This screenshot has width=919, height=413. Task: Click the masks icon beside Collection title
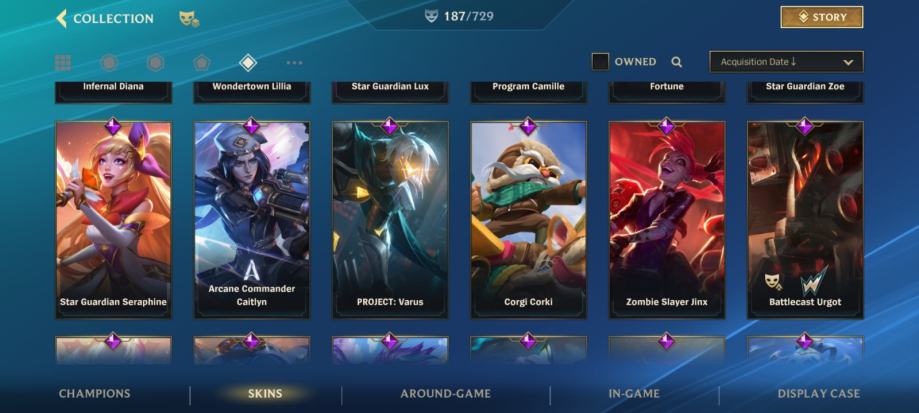pos(188,18)
